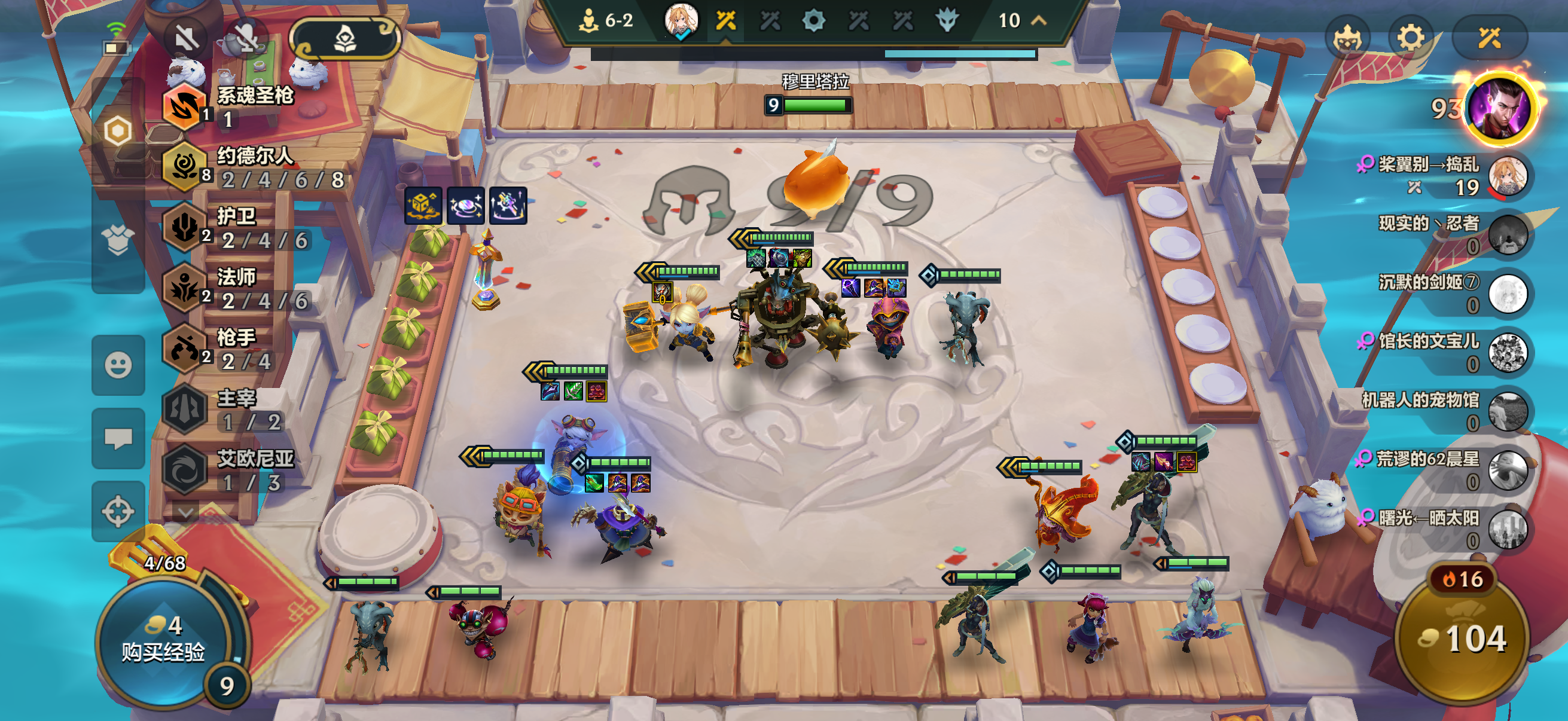Toggle the muted speaker icon
Screen dimensions: 1568x721
coord(186,39)
